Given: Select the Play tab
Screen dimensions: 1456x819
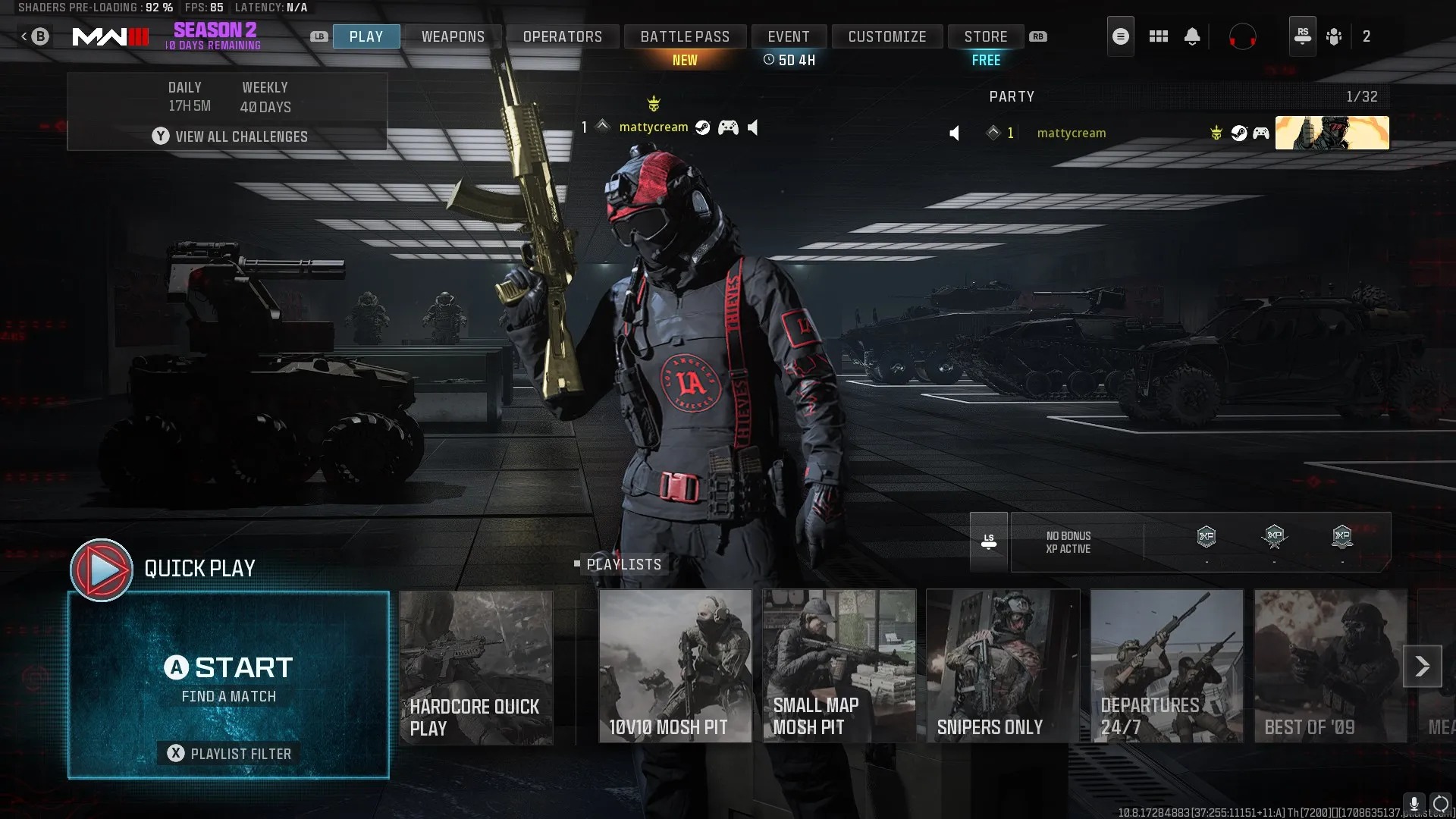Looking at the screenshot, I should tap(366, 36).
